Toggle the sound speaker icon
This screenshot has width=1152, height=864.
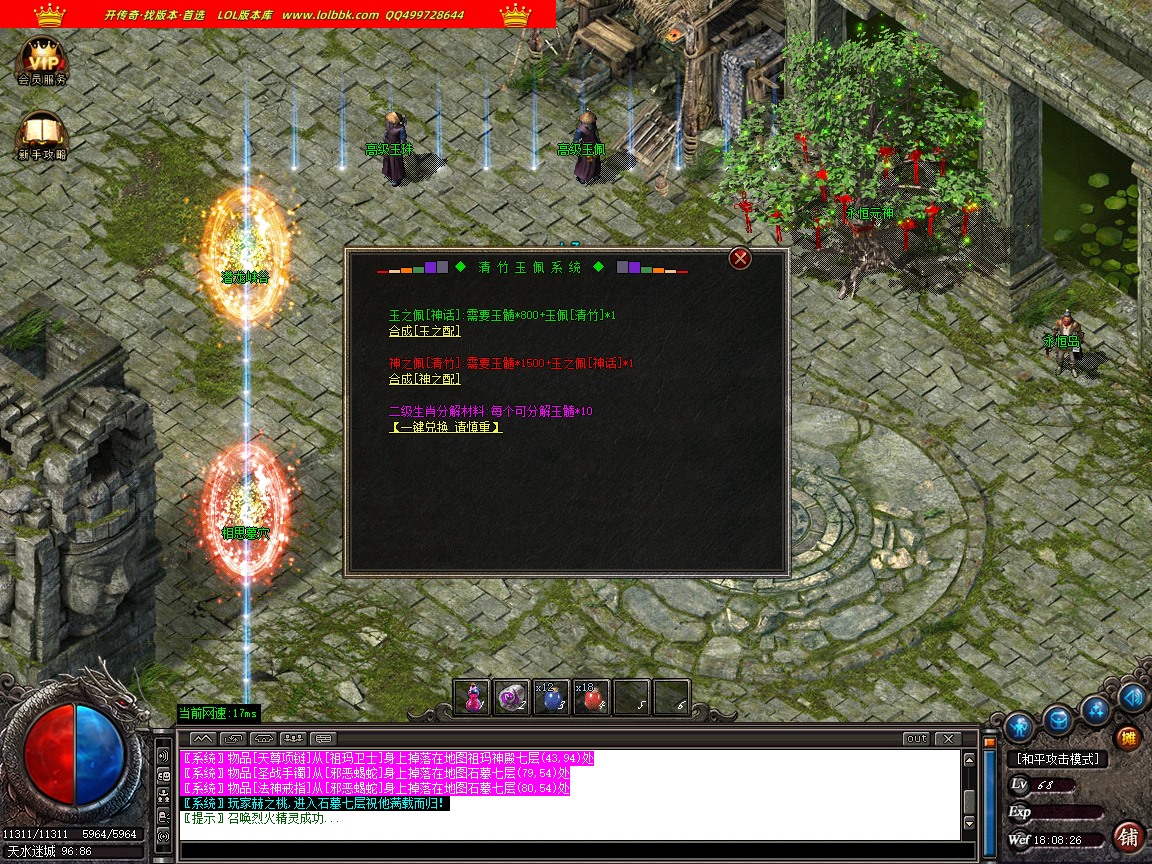tap(1133, 697)
